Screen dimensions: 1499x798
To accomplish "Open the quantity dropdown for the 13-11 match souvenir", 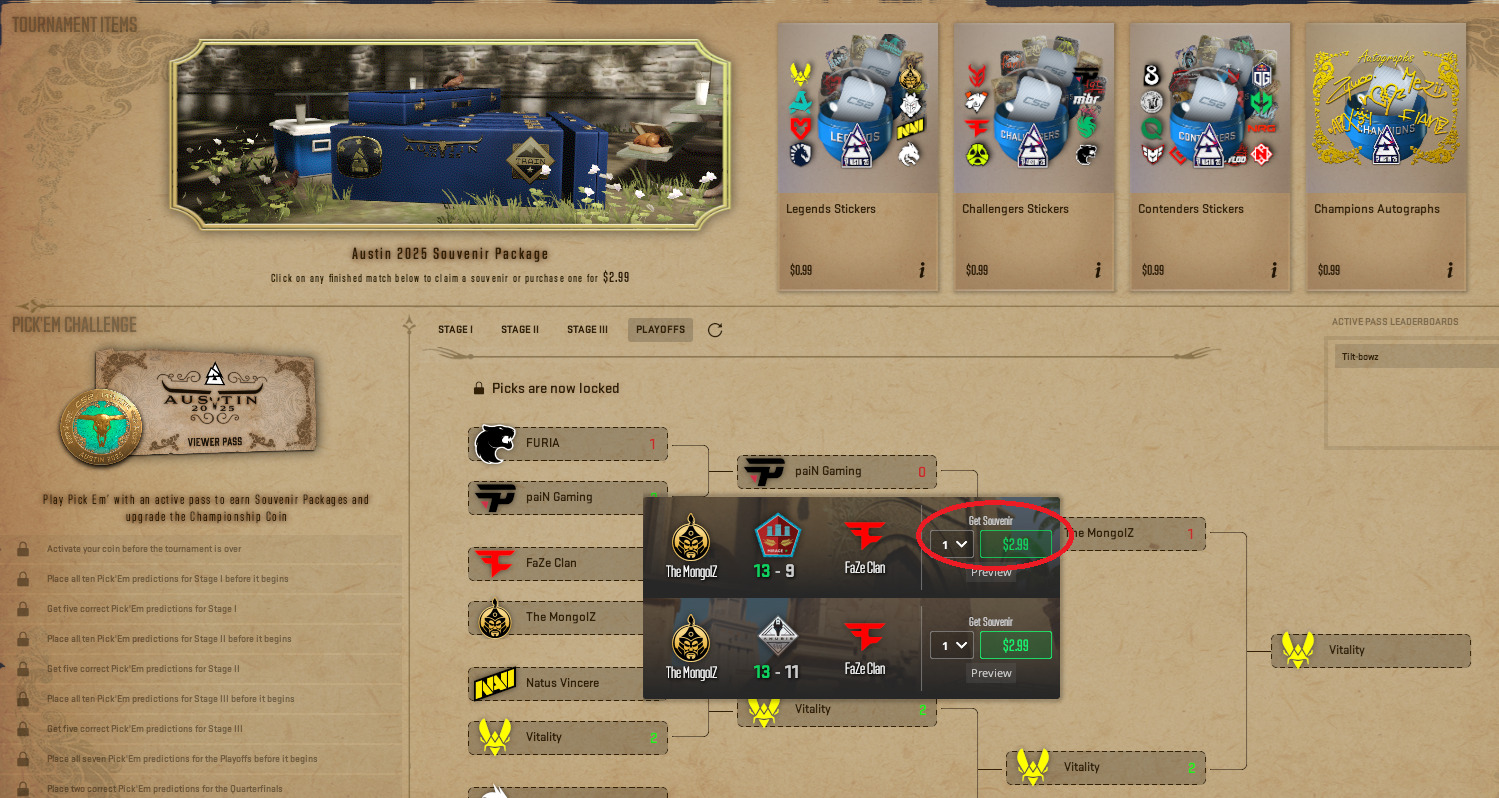I will tap(951, 645).
